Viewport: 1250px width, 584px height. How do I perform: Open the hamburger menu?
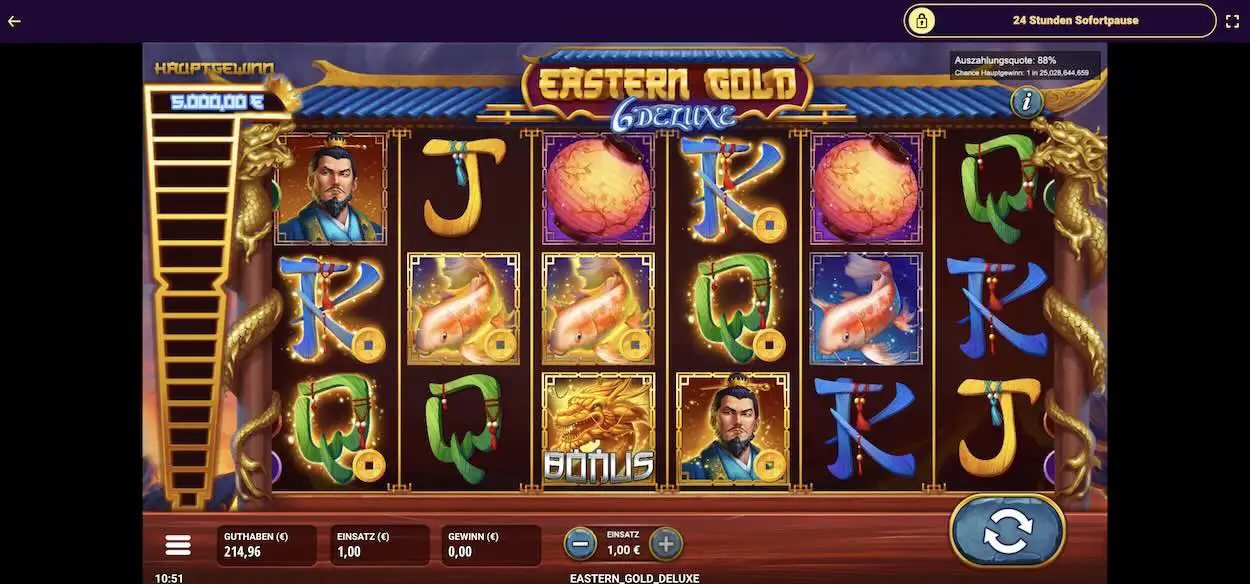pos(178,545)
